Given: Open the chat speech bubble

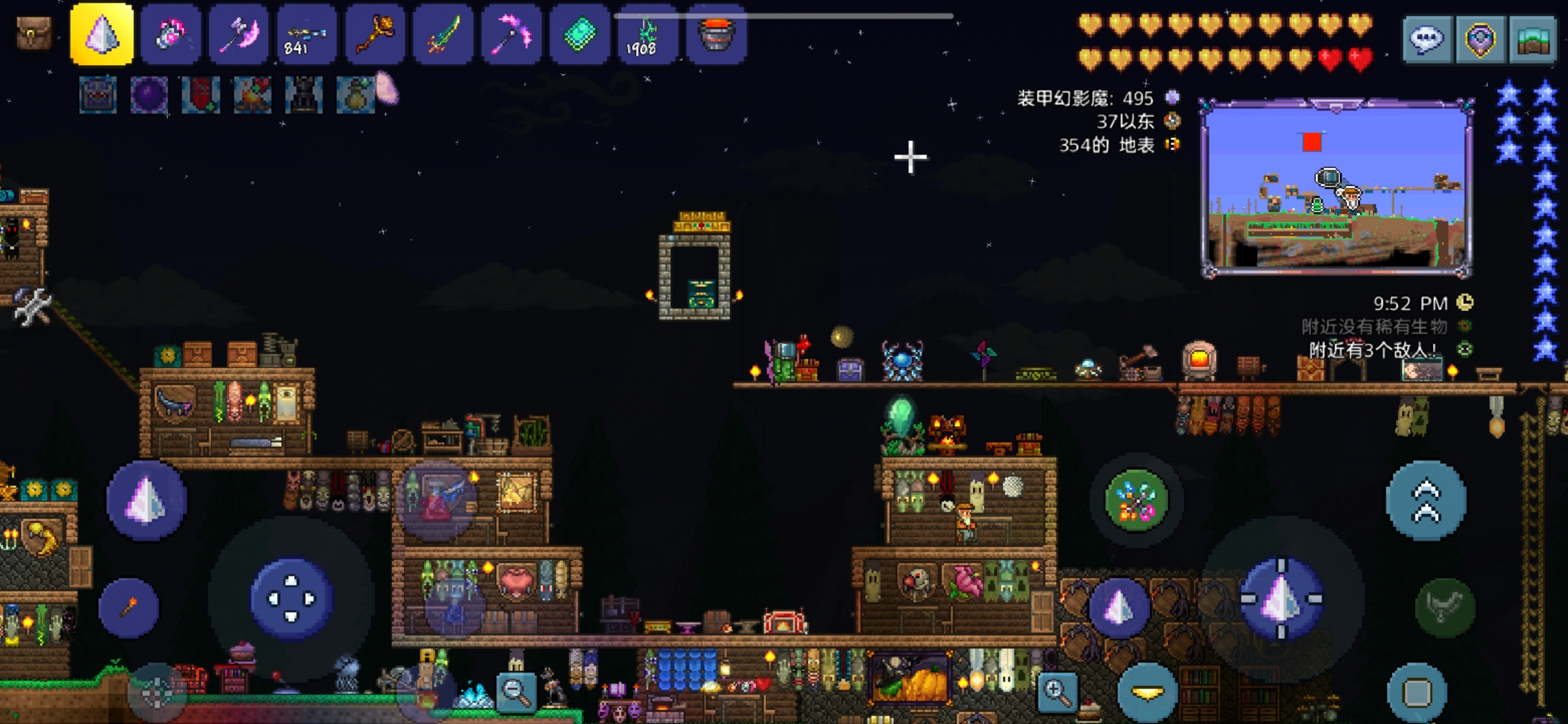Looking at the screenshot, I should pyautogui.click(x=1427, y=40).
